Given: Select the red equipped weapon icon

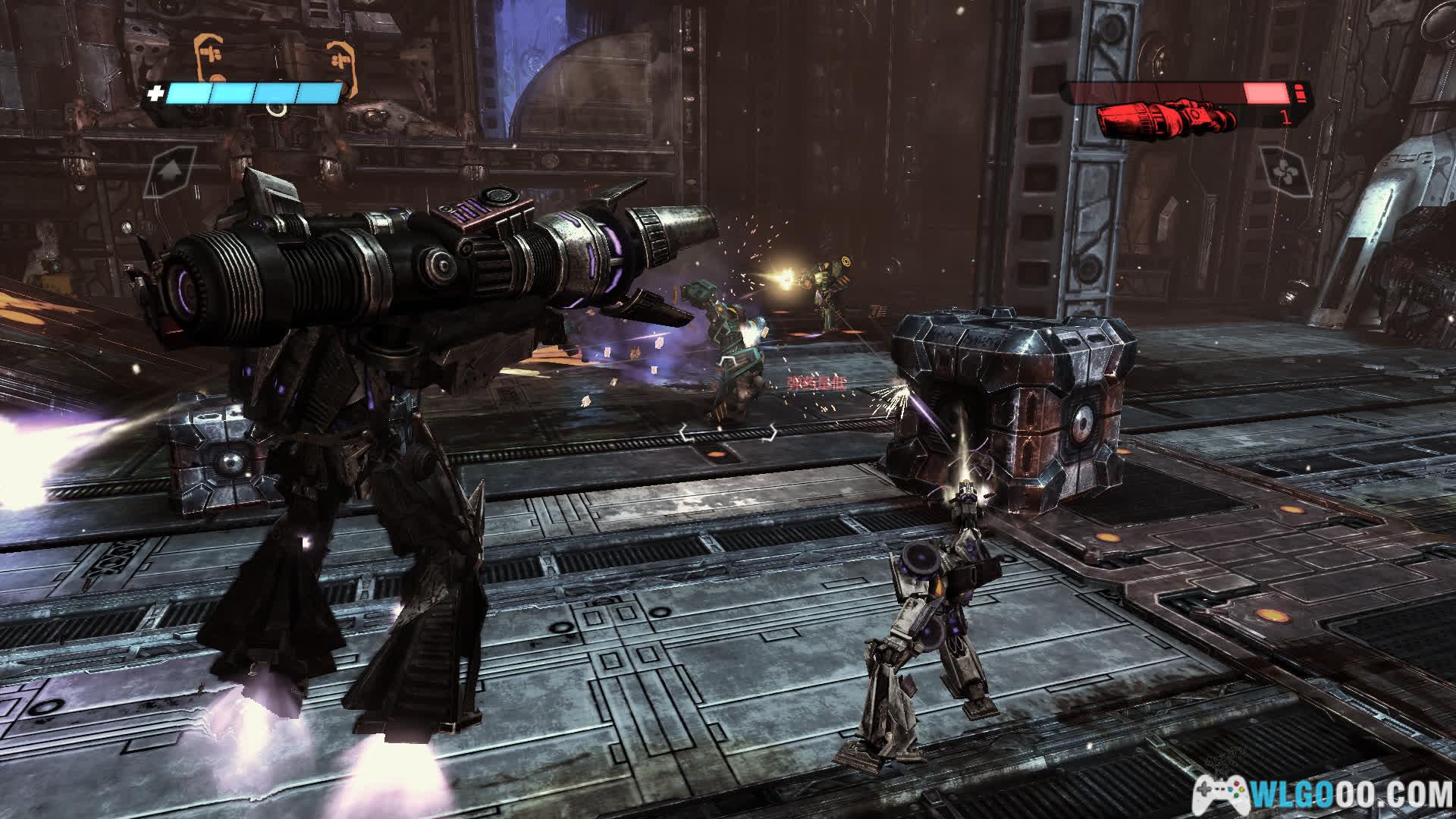Looking at the screenshot, I should [x=1166, y=119].
